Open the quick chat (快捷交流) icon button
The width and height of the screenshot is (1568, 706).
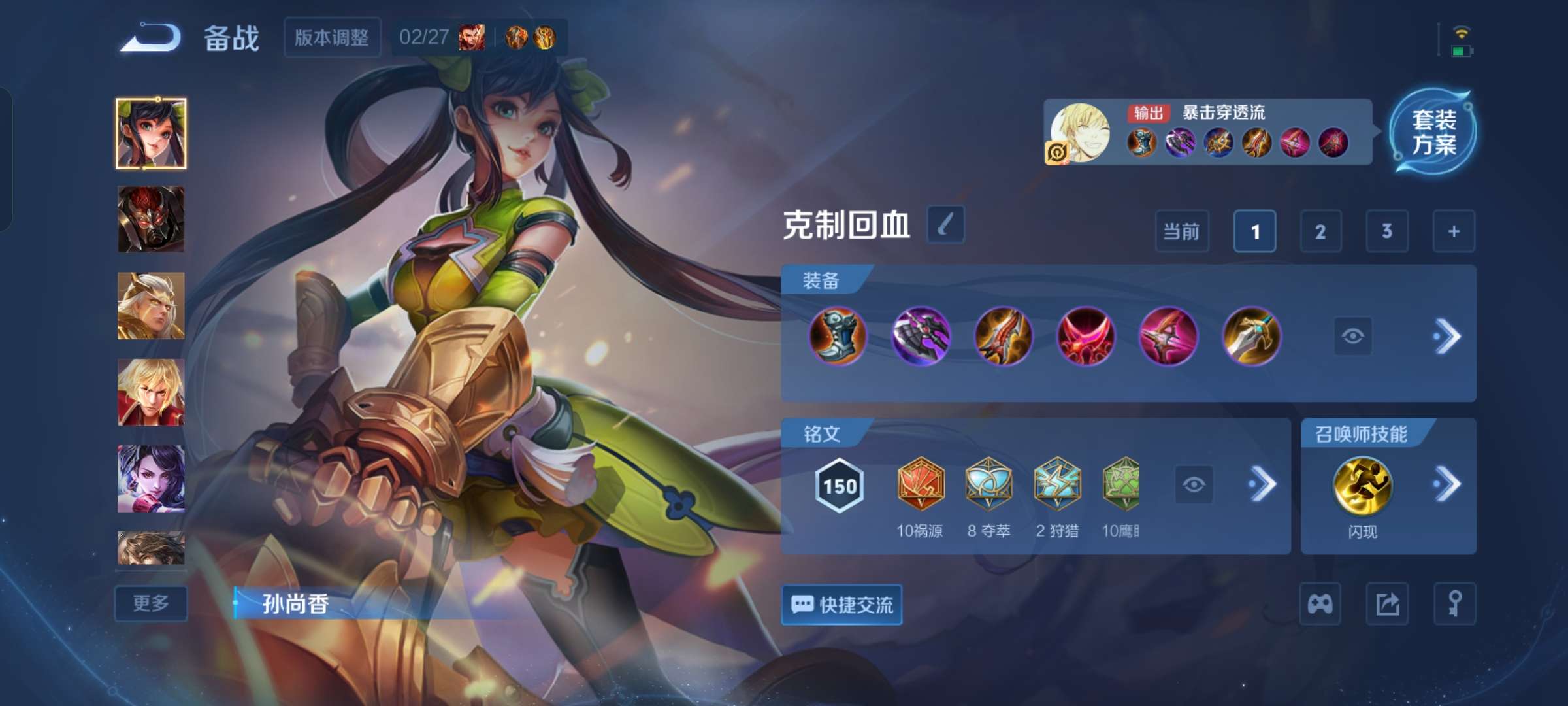click(842, 606)
